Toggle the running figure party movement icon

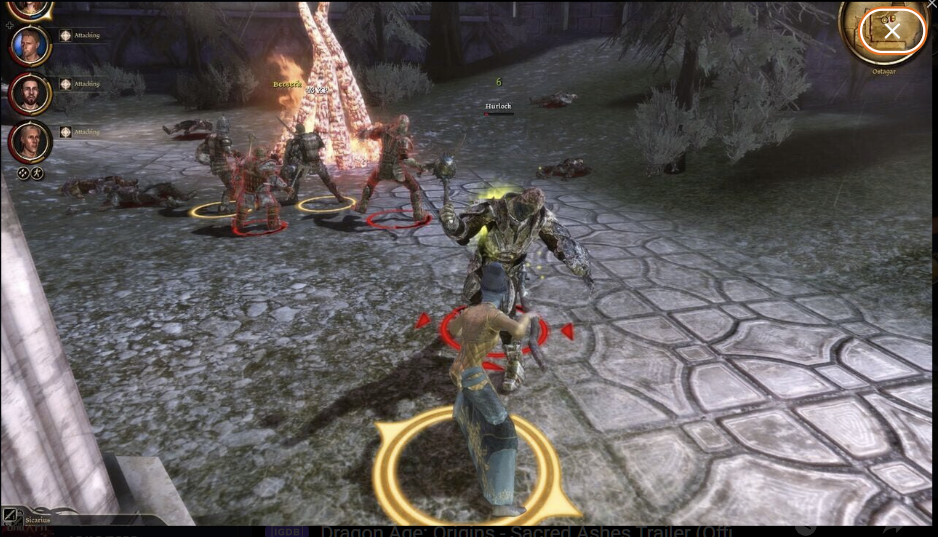tap(37, 172)
